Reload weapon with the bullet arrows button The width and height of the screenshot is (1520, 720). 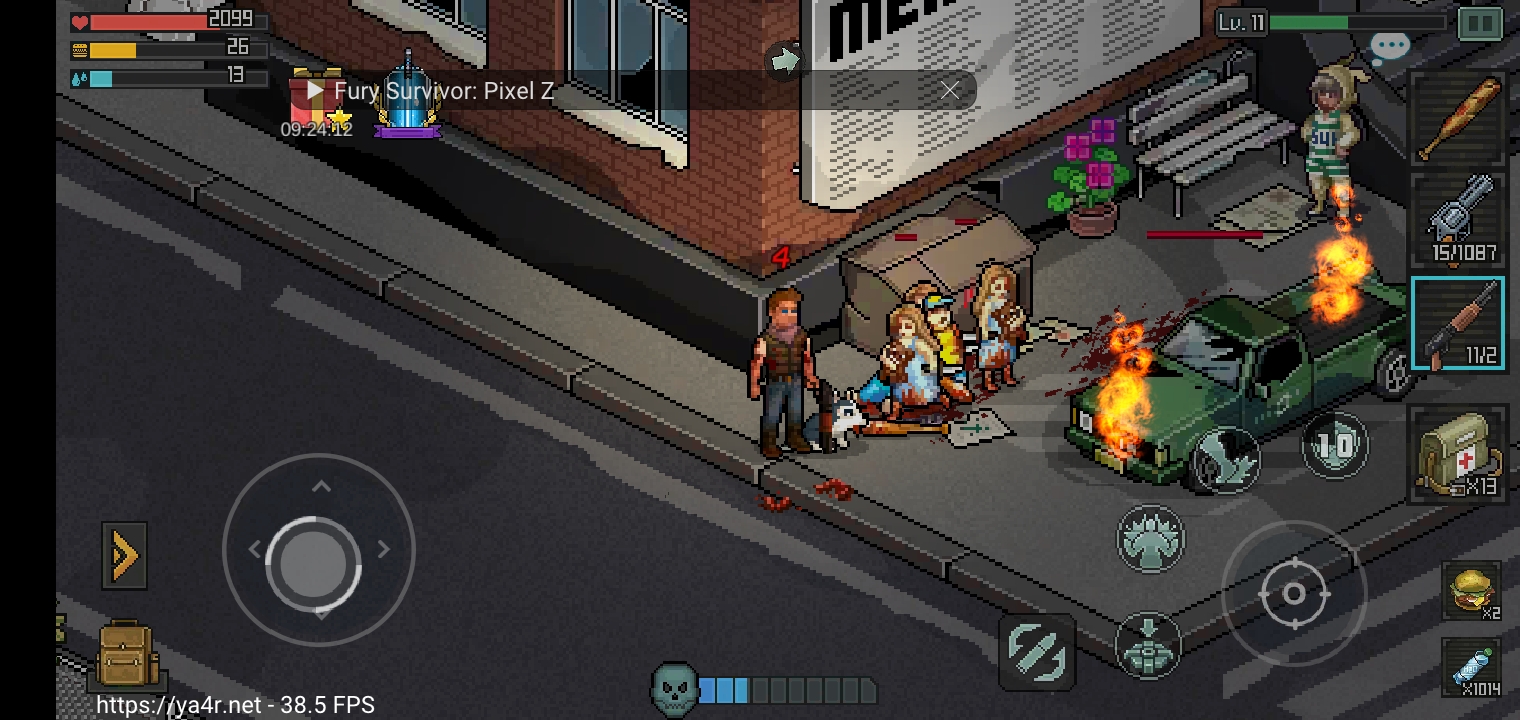[x=1037, y=651]
